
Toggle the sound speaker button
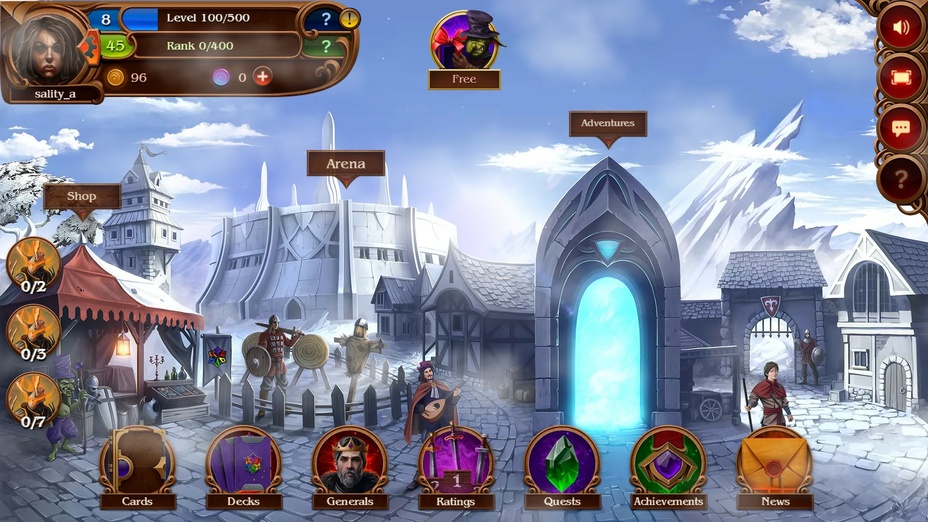[901, 27]
